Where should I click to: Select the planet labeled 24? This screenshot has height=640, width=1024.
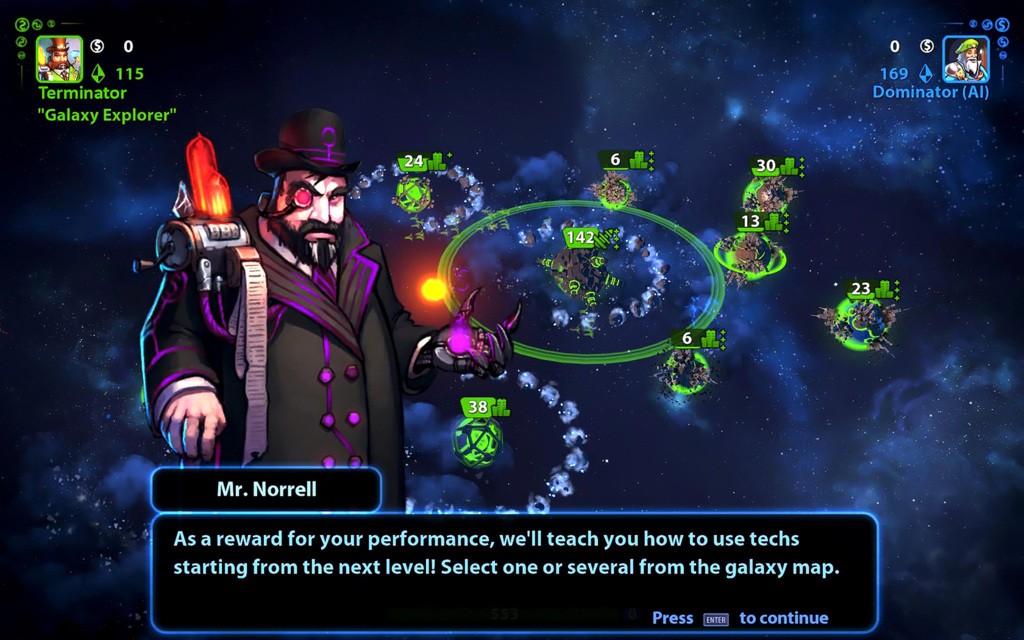tap(413, 193)
